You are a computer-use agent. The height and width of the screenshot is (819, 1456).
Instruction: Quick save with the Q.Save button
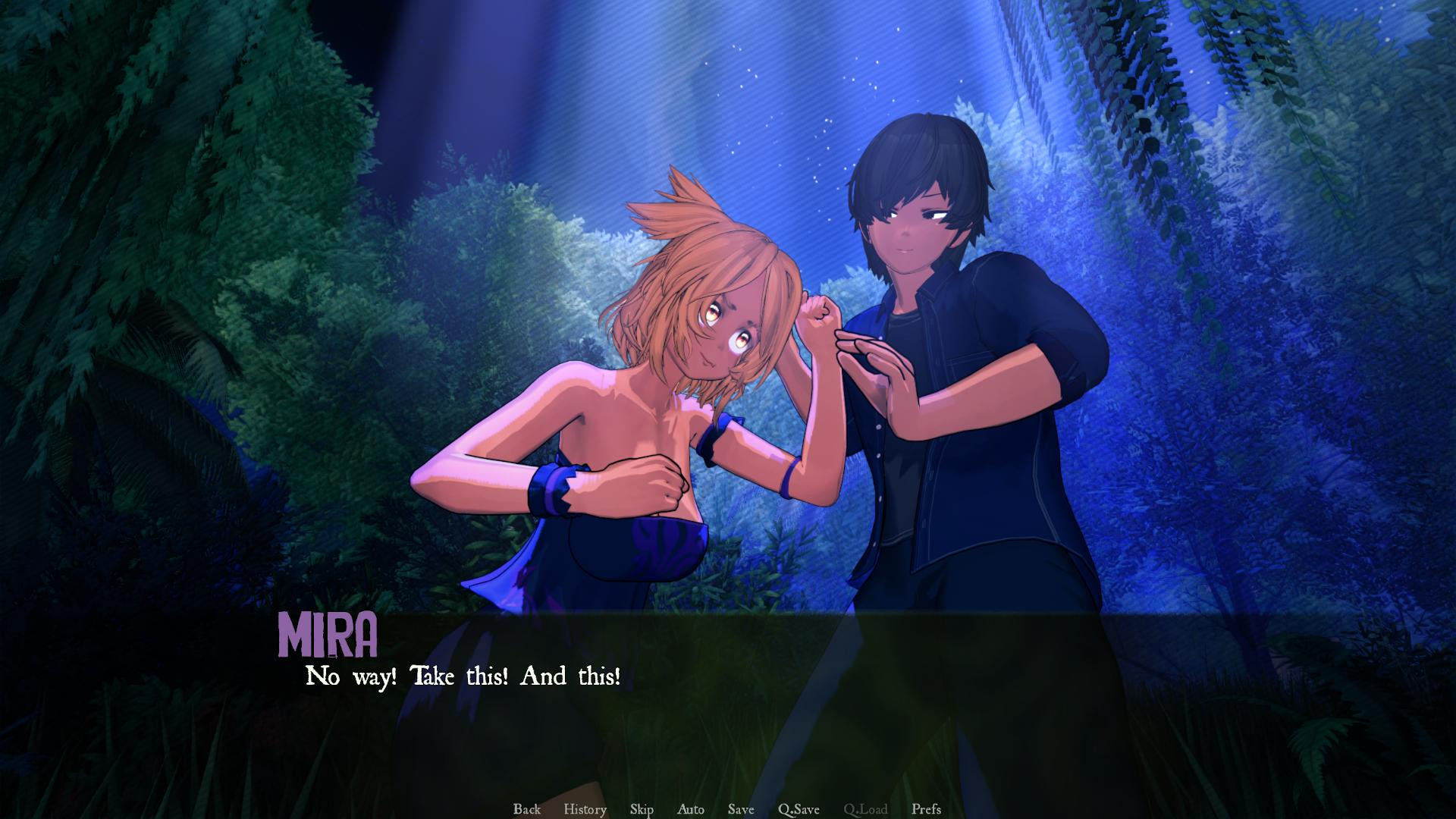(799, 809)
